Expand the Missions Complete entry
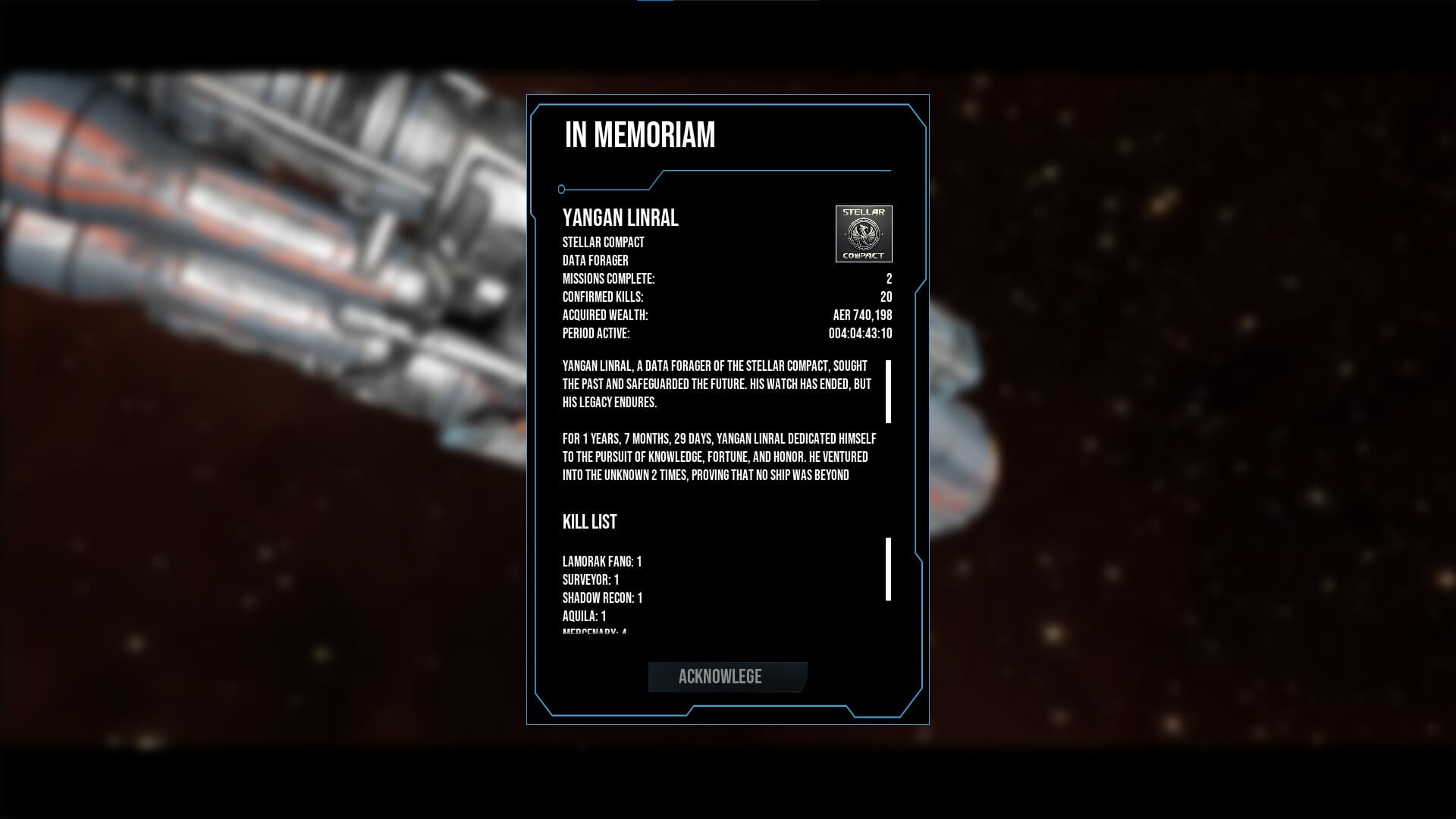The height and width of the screenshot is (819, 1456). (610, 279)
